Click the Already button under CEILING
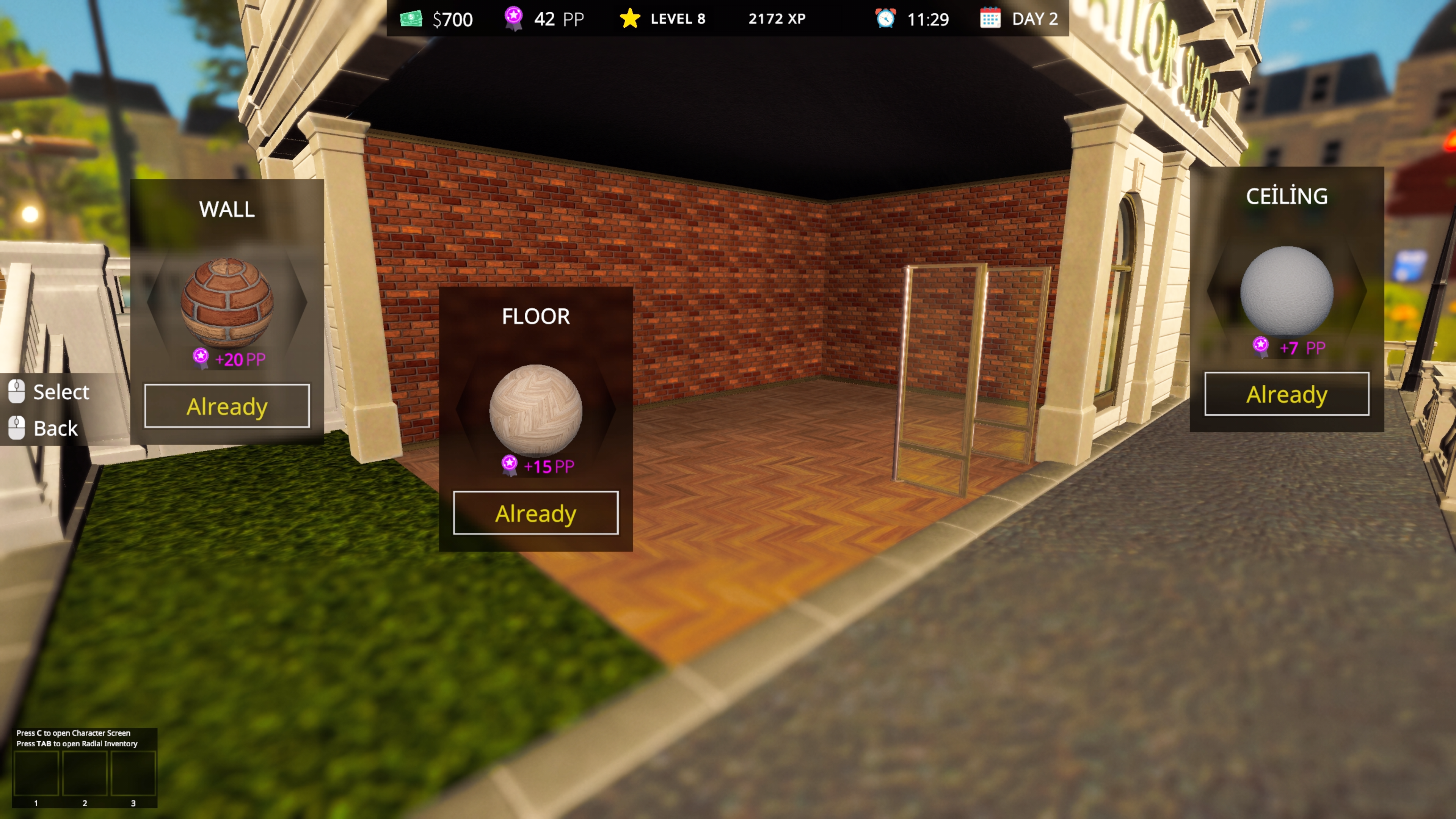1456x819 pixels. (x=1287, y=394)
